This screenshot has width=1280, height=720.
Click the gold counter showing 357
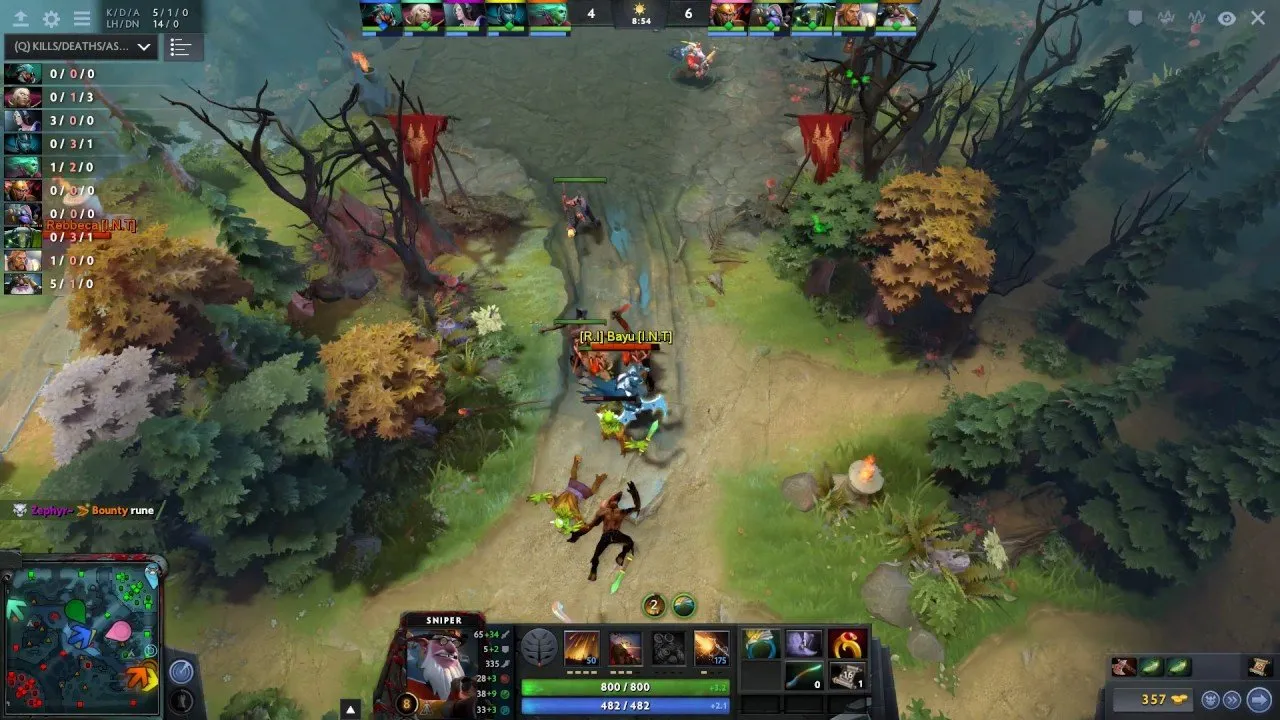[x=1155, y=699]
